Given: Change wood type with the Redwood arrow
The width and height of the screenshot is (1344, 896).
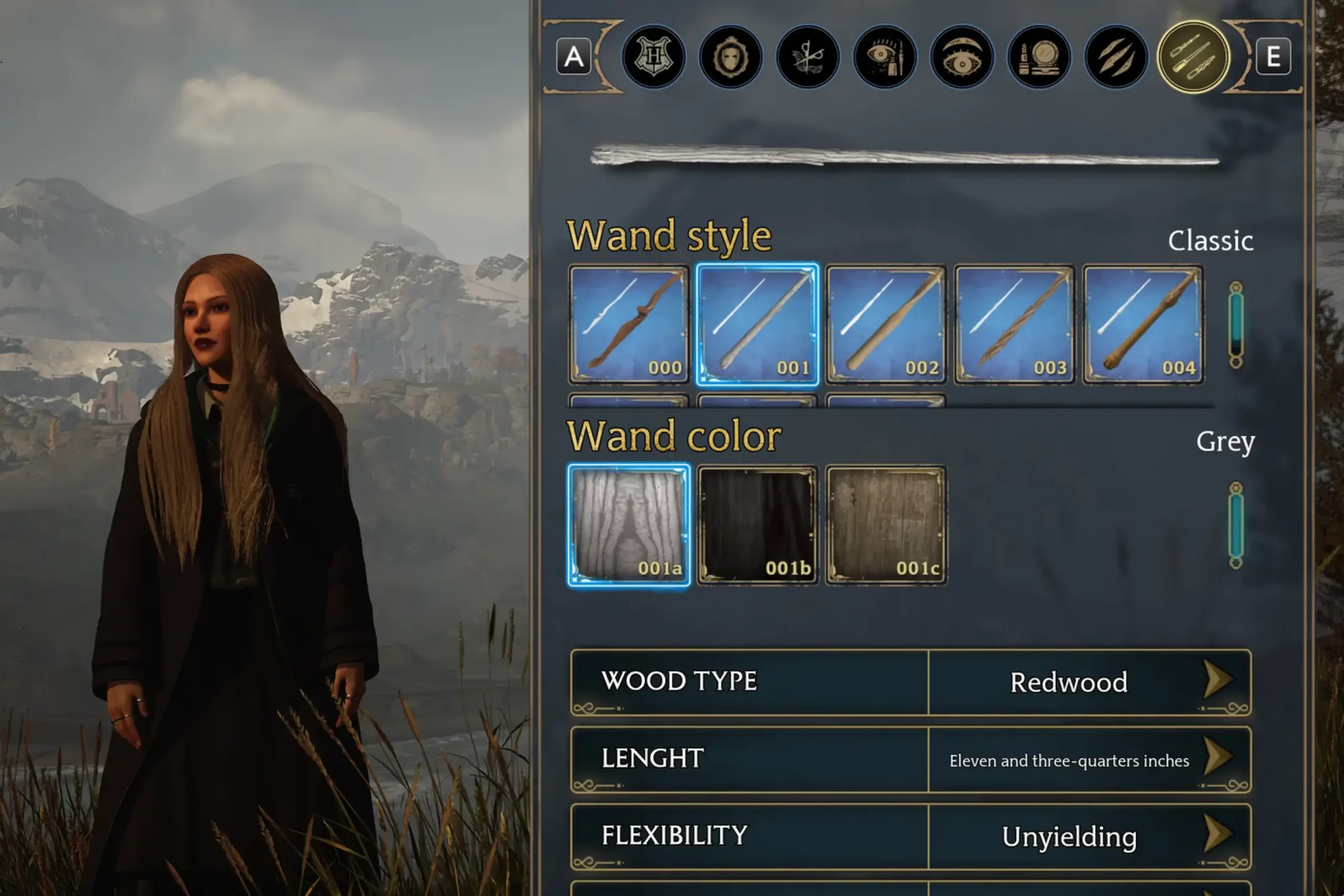Looking at the screenshot, I should coord(1217,680).
